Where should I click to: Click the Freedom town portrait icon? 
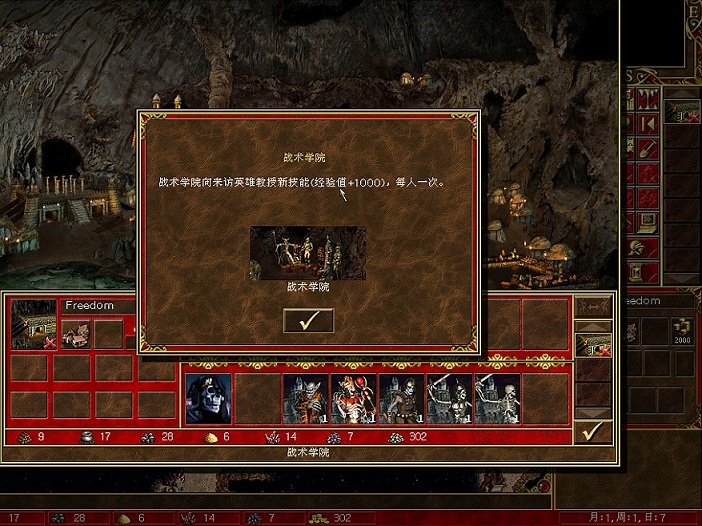pyautogui.click(x=33, y=325)
